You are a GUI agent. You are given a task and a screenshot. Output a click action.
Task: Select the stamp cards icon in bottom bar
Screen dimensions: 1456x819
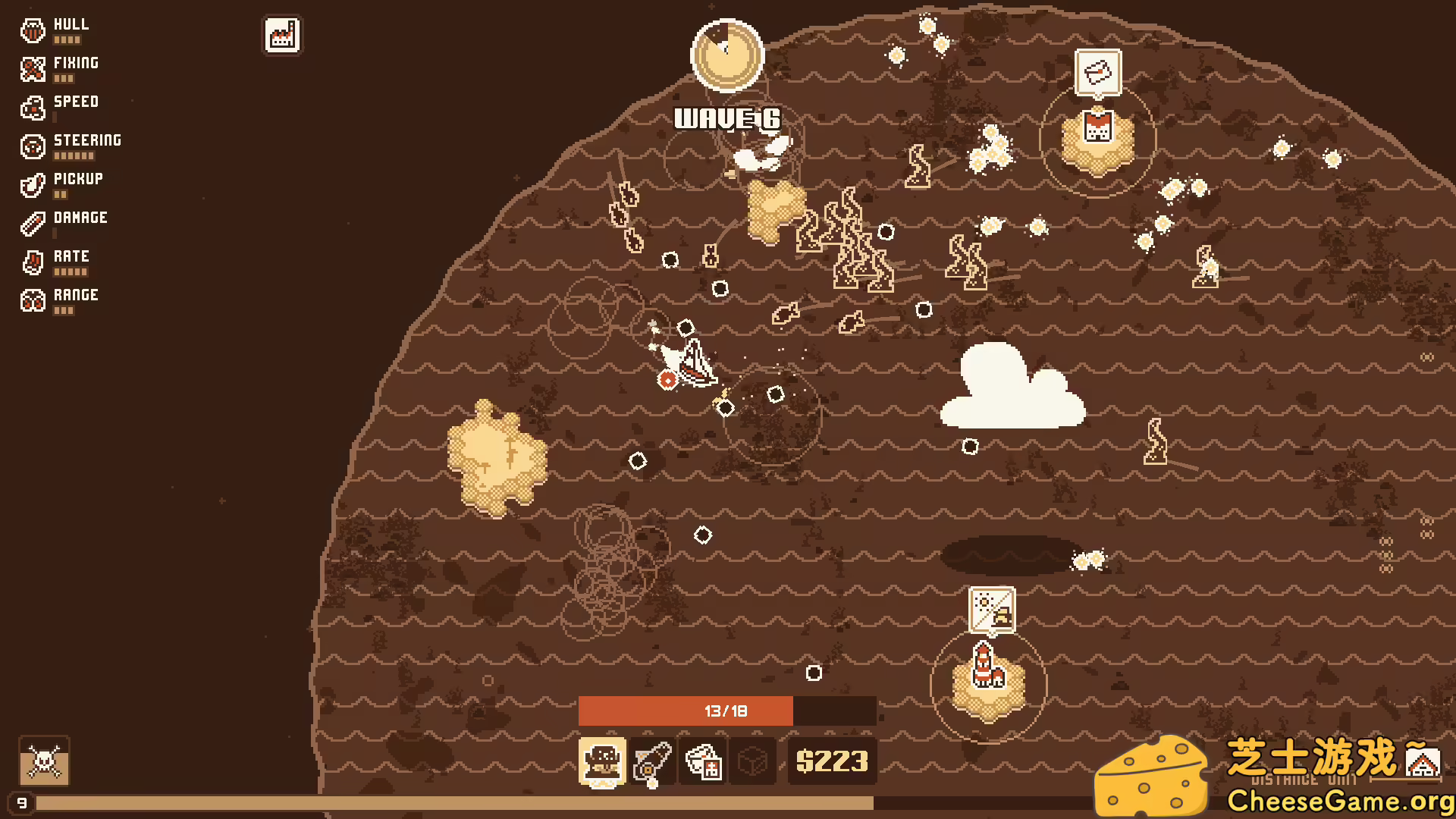tap(703, 761)
